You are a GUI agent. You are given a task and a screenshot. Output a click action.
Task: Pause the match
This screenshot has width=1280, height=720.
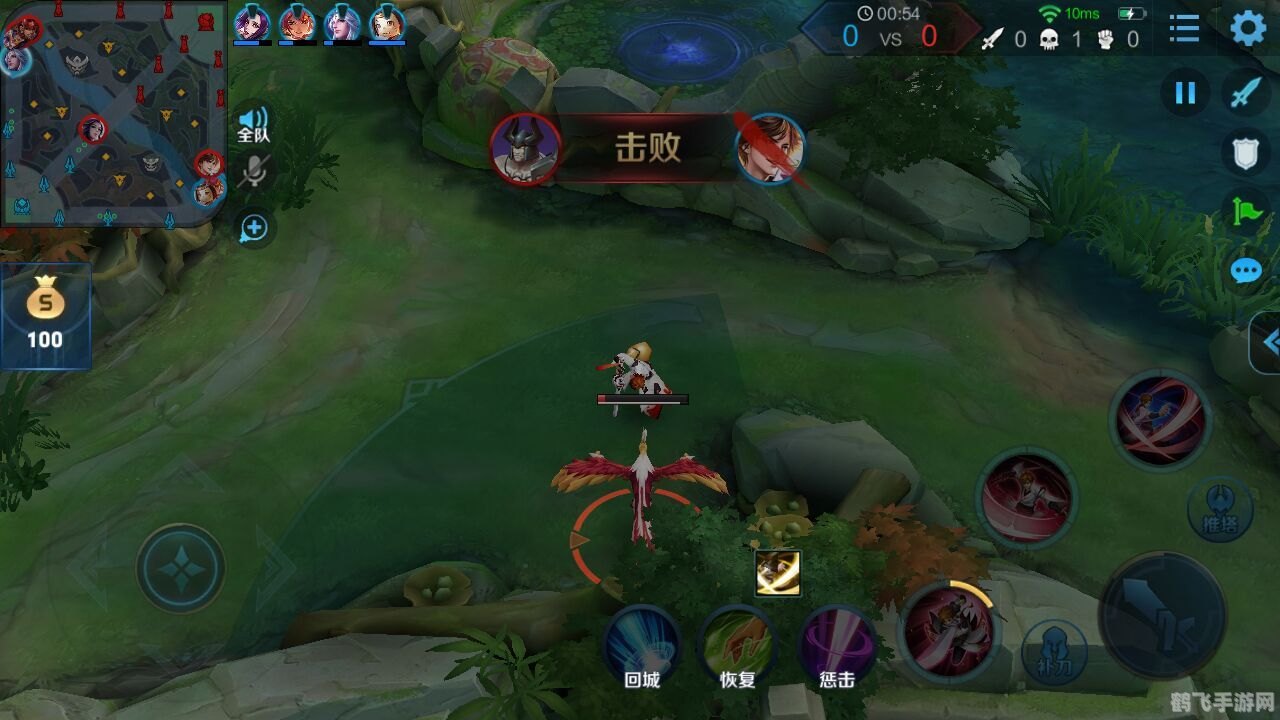pyautogui.click(x=1184, y=94)
